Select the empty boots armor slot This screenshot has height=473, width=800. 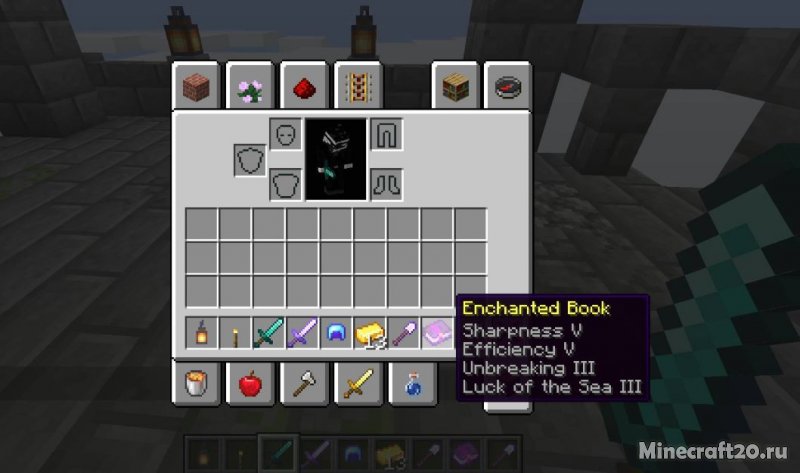pyautogui.click(x=386, y=184)
